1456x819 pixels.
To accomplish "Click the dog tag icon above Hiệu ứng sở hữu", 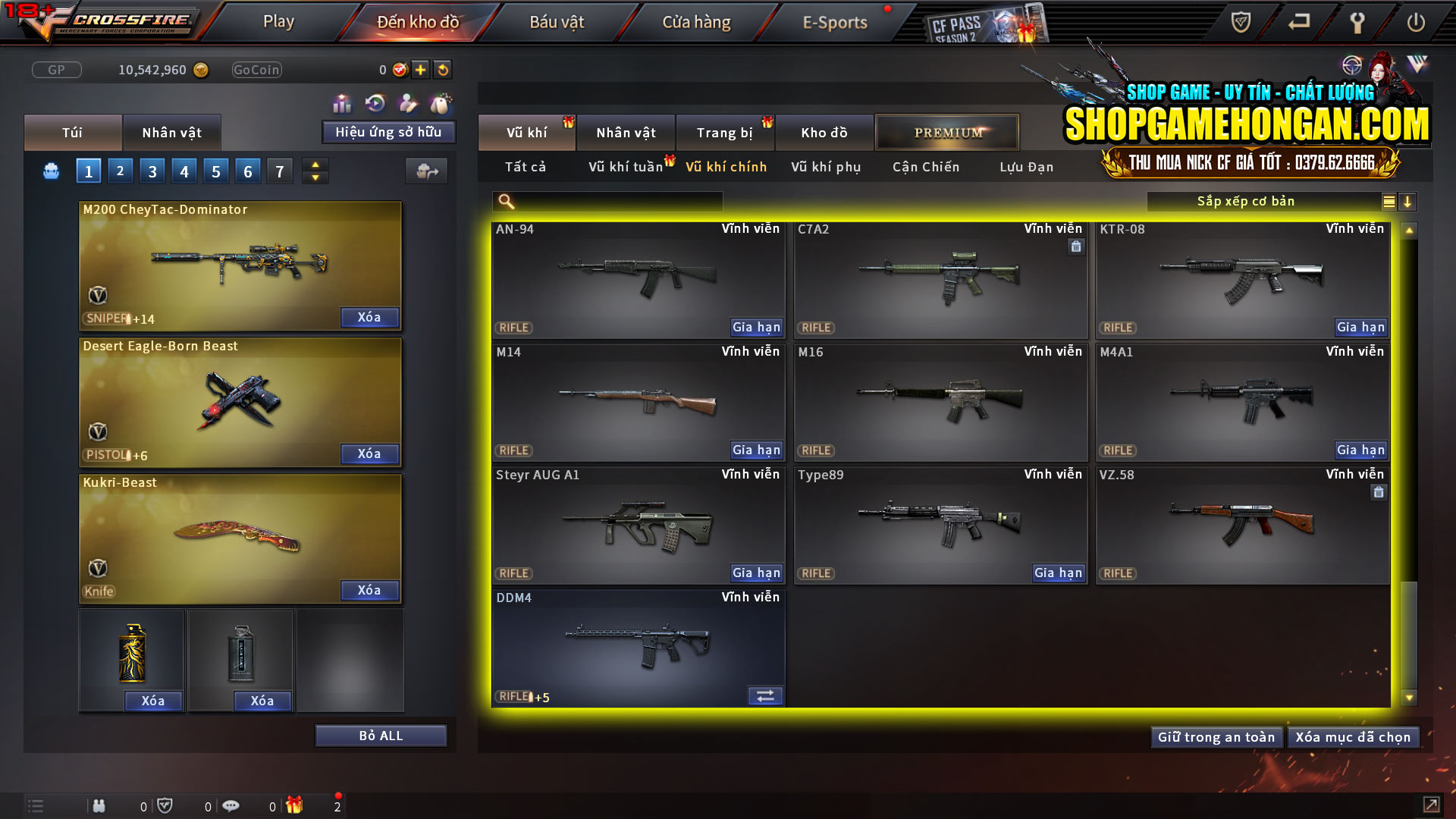I will click(x=440, y=102).
